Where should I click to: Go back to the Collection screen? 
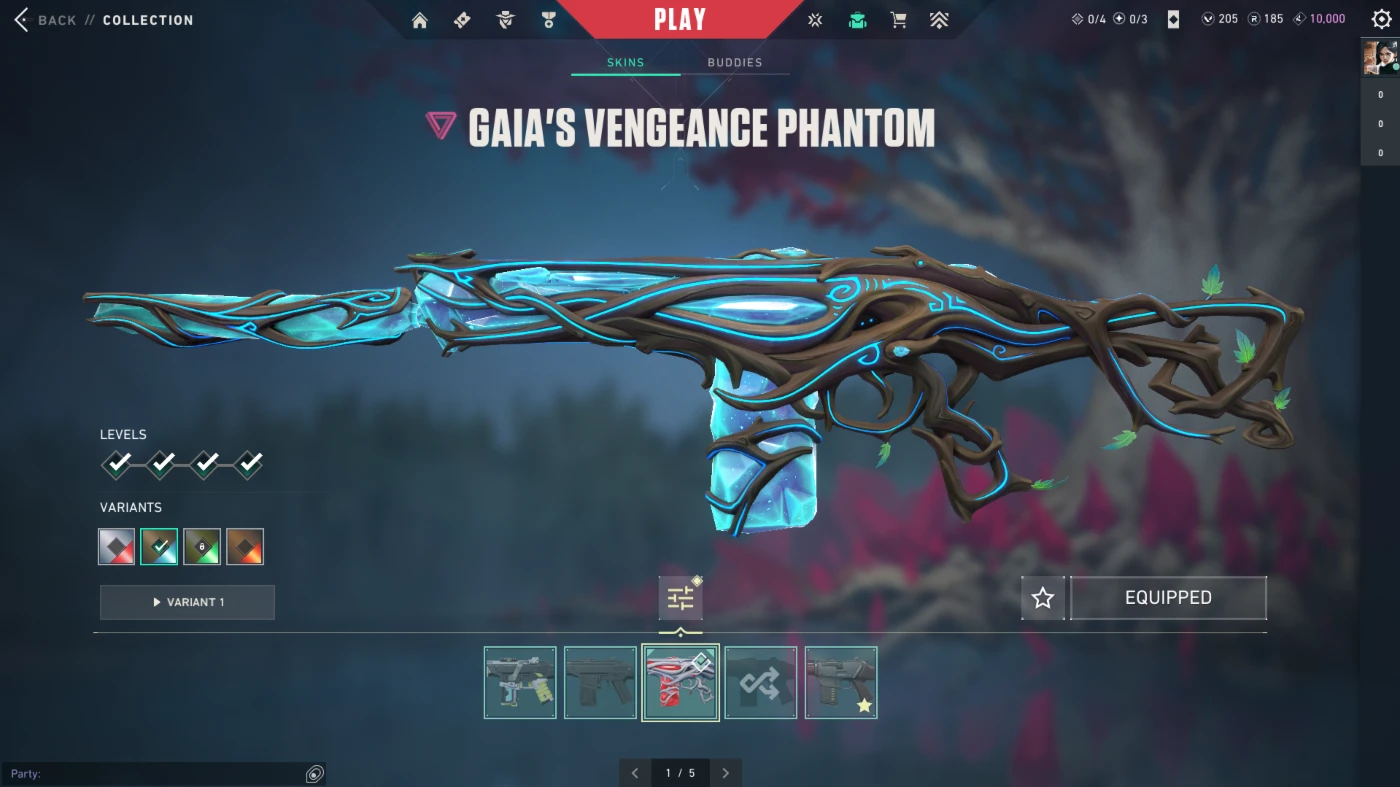[56, 20]
